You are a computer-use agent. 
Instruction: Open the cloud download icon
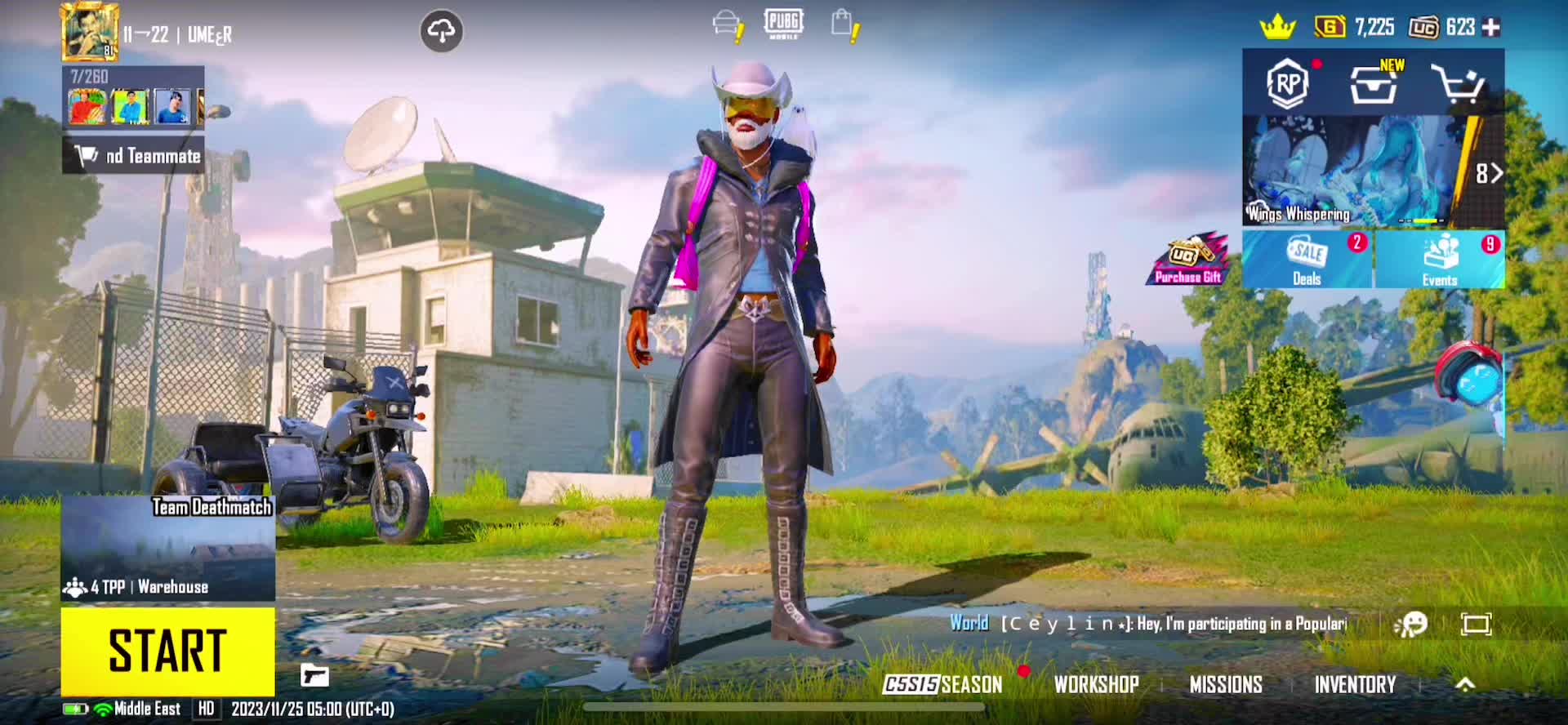click(441, 32)
